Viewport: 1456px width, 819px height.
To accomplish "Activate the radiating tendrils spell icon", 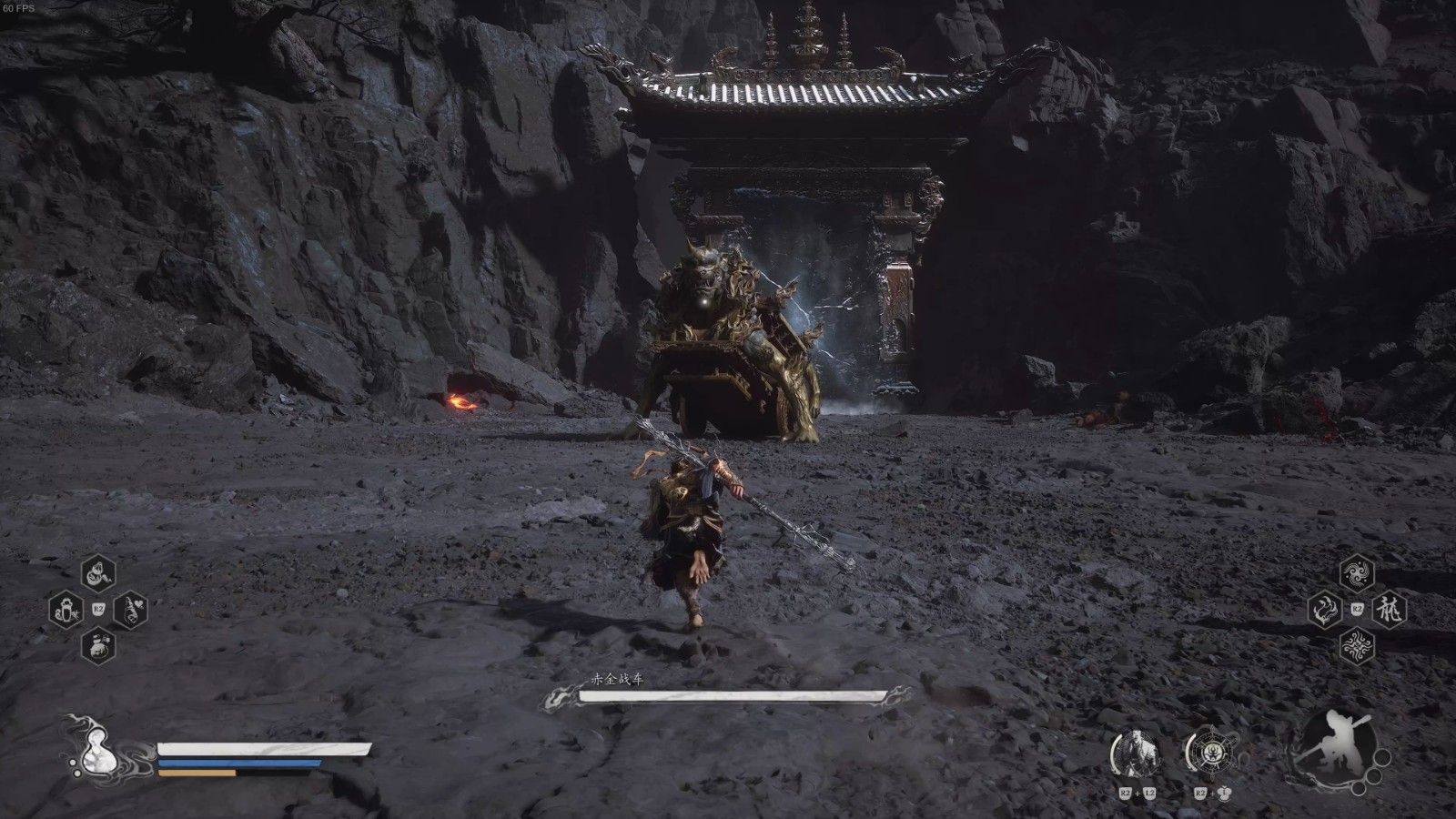I will point(1357,645).
